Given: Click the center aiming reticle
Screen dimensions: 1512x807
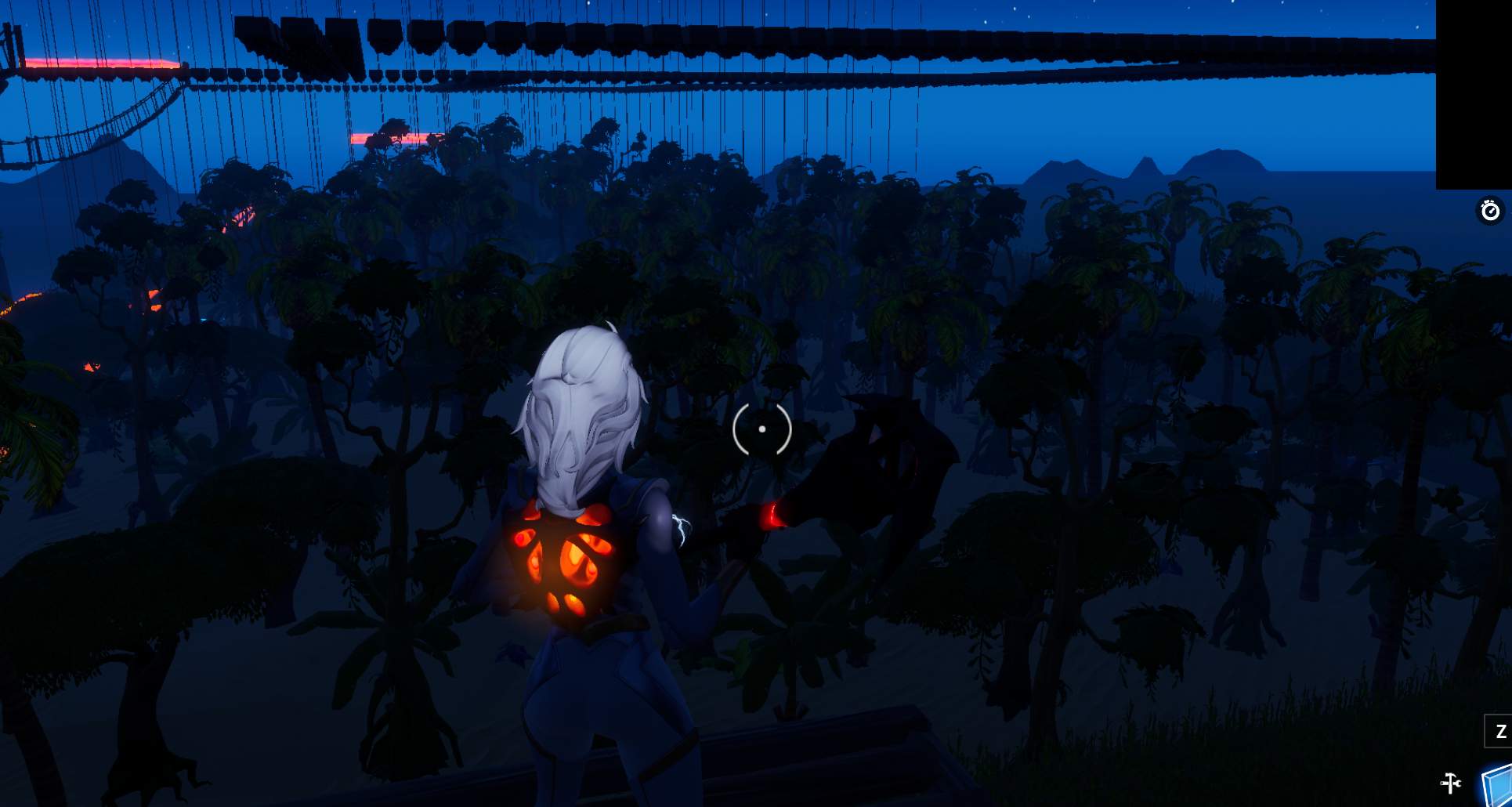Looking at the screenshot, I should click(761, 429).
